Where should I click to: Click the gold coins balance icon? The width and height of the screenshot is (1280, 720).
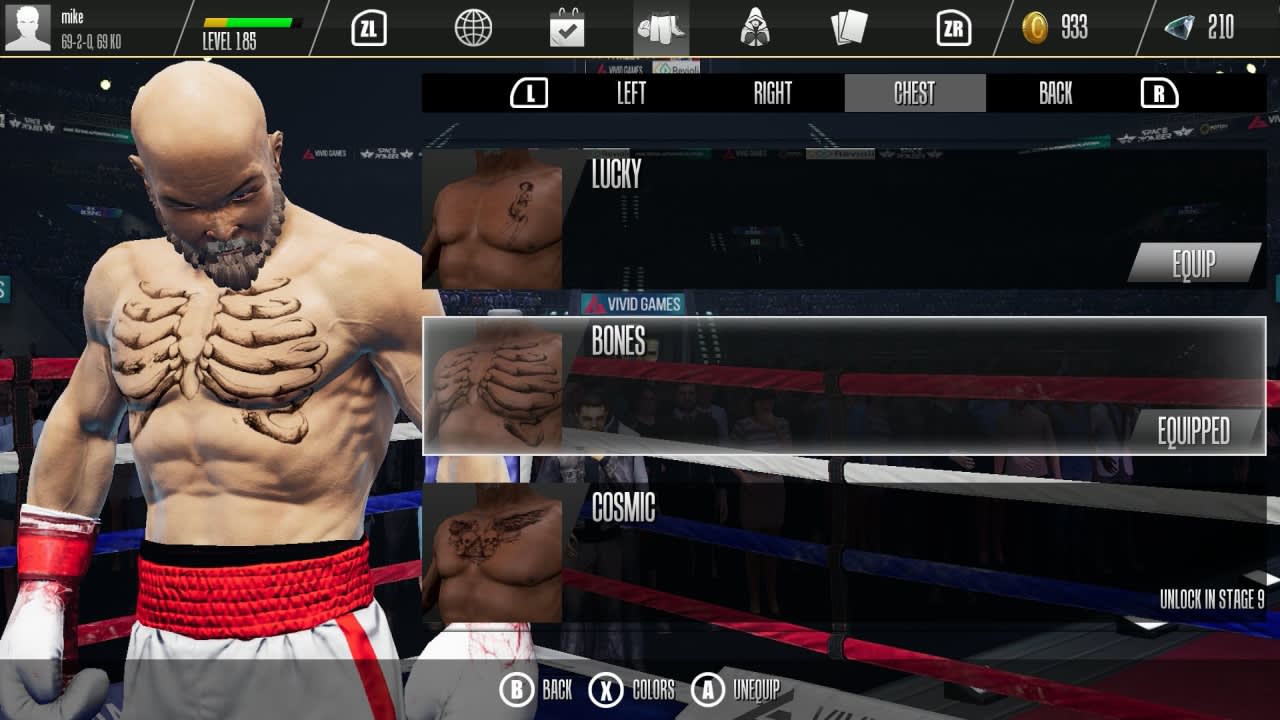pyautogui.click(x=1035, y=29)
